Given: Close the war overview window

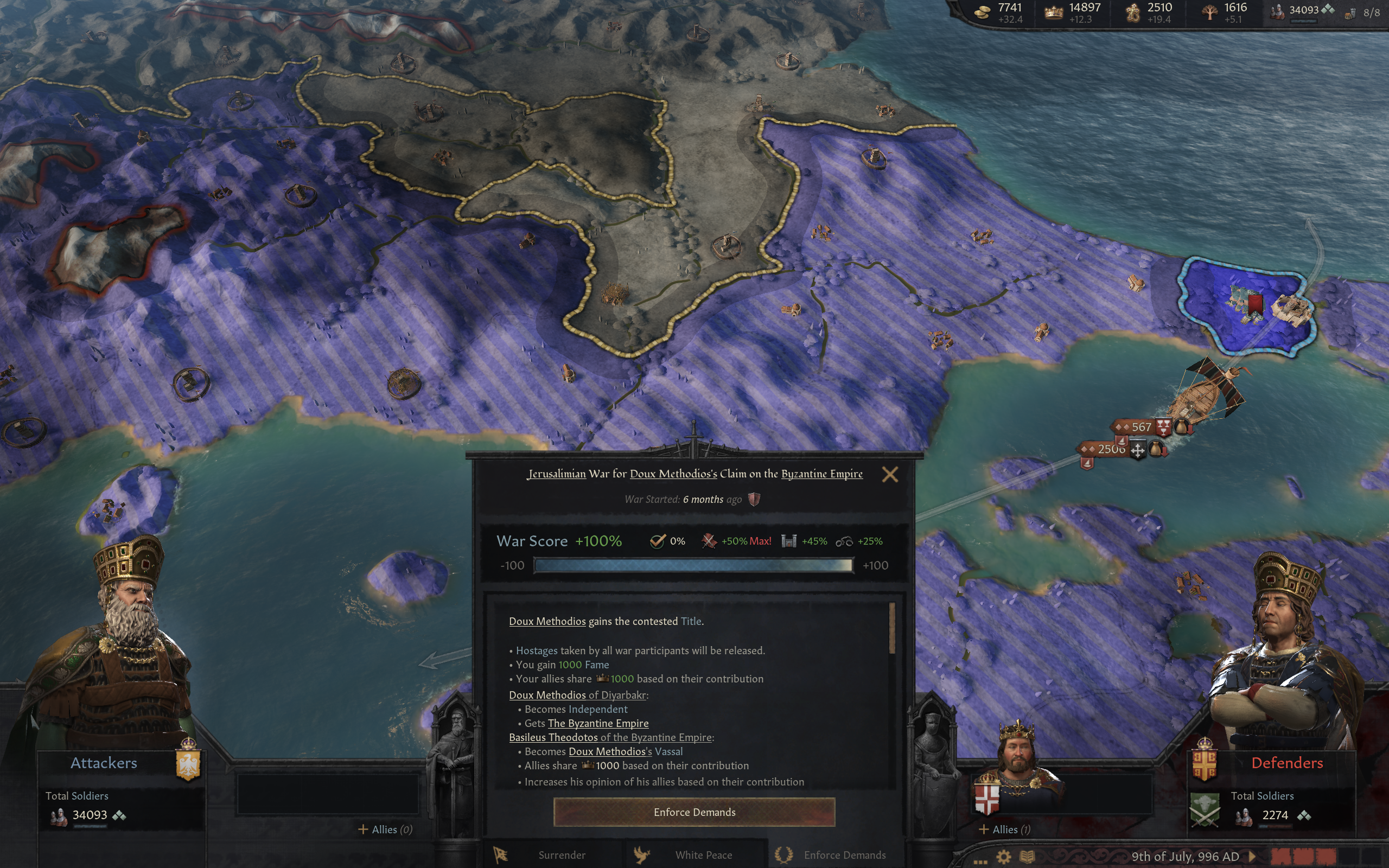Looking at the screenshot, I should click(890, 474).
